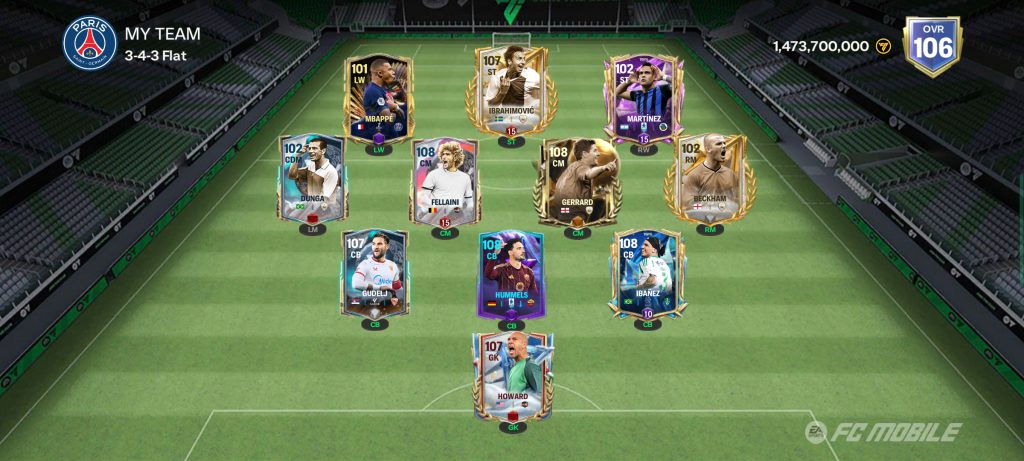Choose the Howard goalkeeper card
The height and width of the screenshot is (461, 1024).
click(512, 377)
